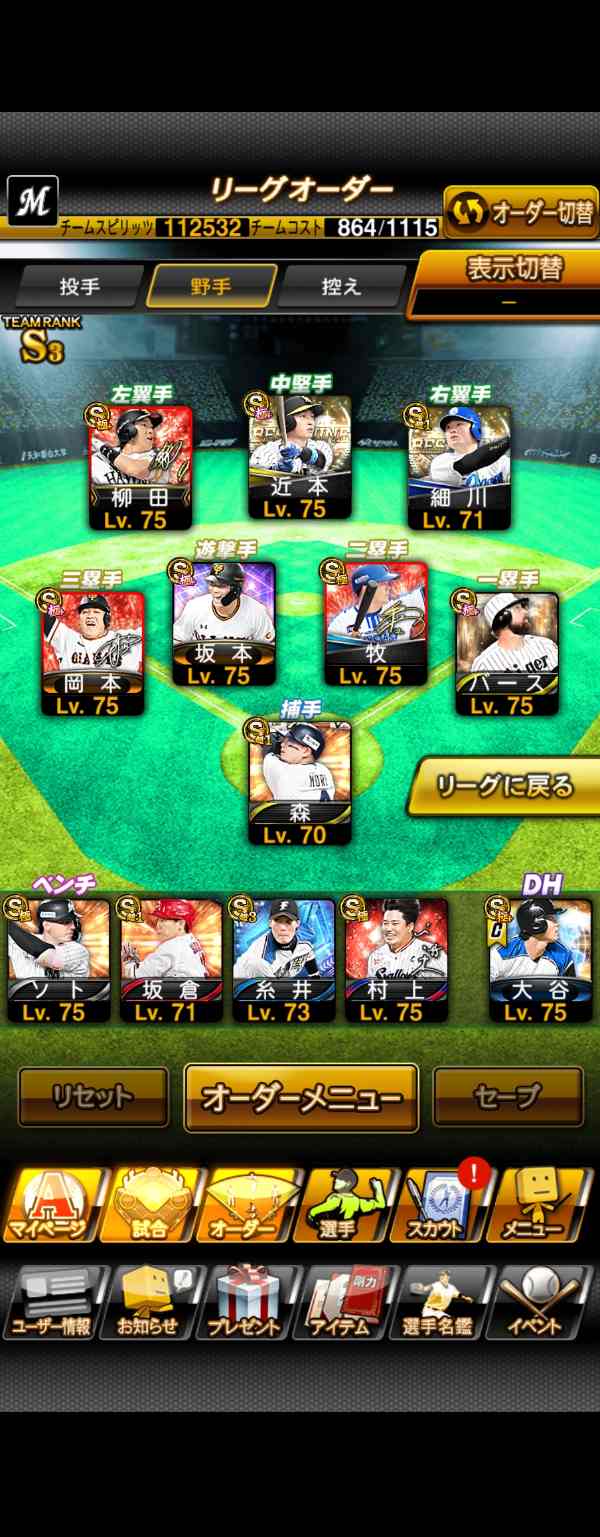Tap the オーダー切替 button
The image size is (600, 1537).
(520, 212)
